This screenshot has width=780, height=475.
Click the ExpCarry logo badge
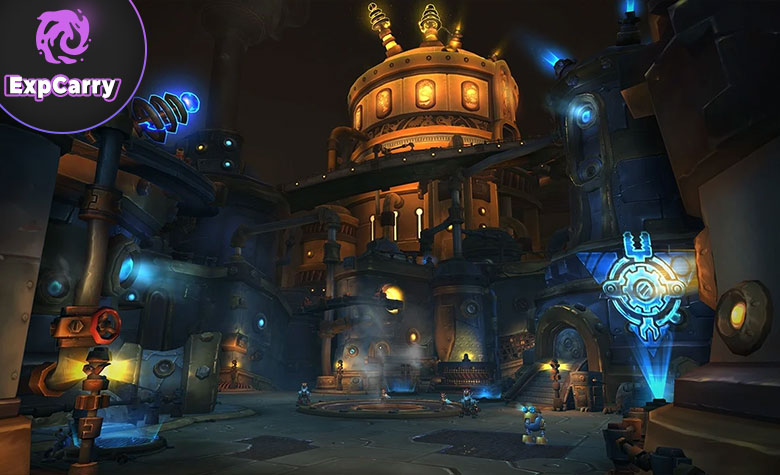63,57
